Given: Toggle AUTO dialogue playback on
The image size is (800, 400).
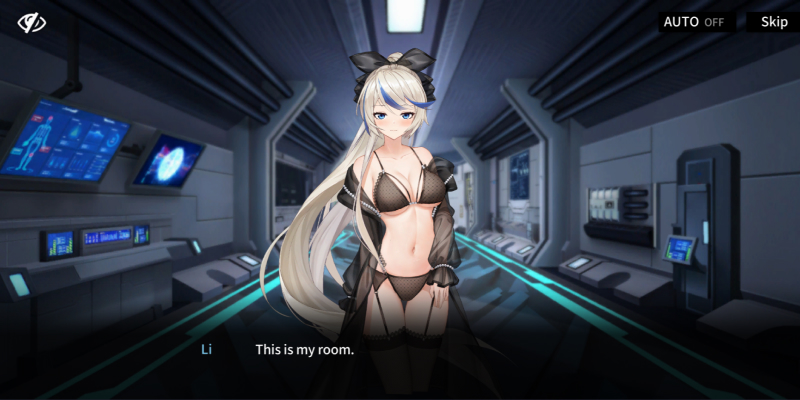Looking at the screenshot, I should pyautogui.click(x=694, y=22).
